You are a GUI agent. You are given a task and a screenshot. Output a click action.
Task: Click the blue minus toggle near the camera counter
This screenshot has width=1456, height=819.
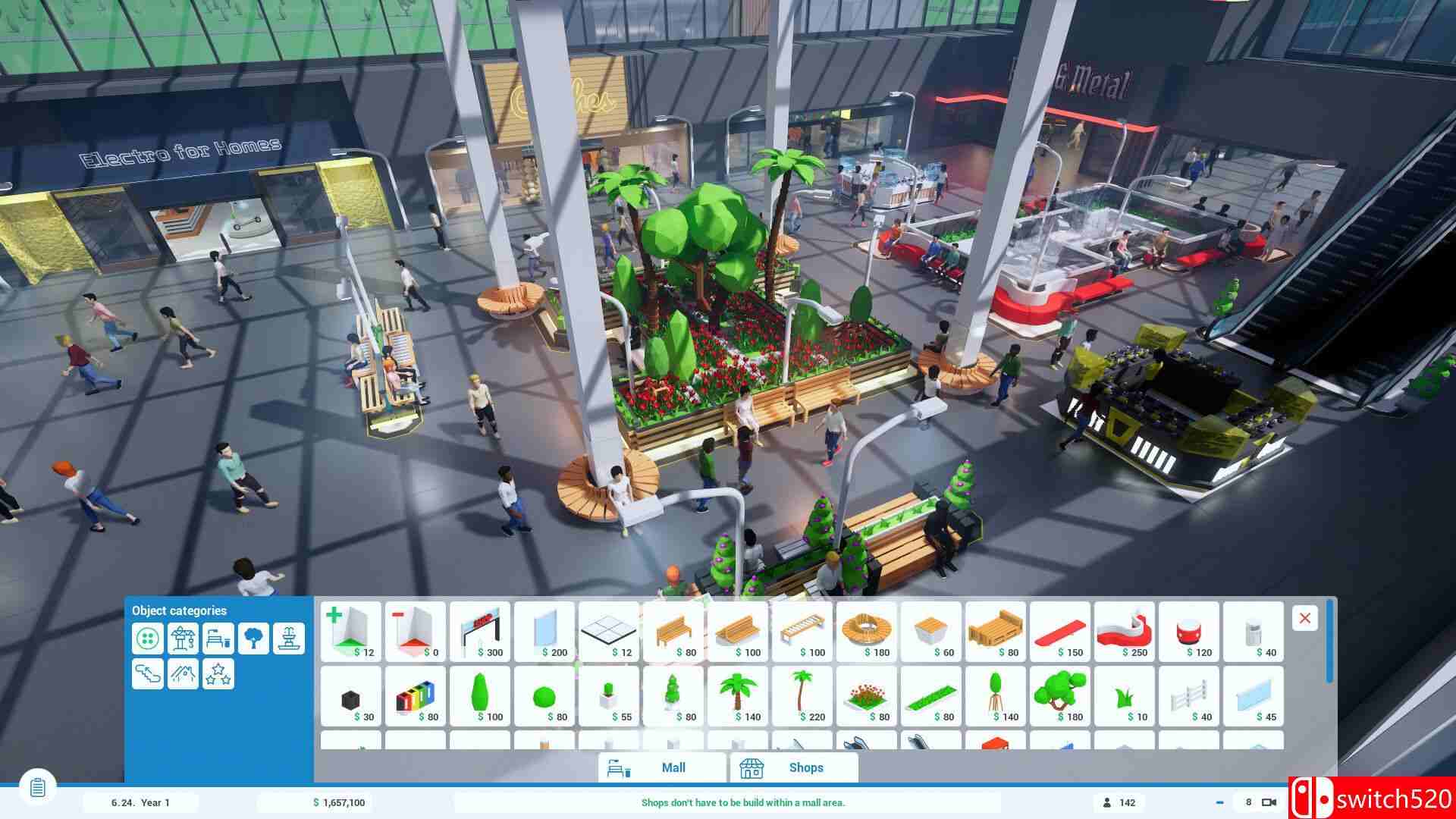pyautogui.click(x=1220, y=802)
